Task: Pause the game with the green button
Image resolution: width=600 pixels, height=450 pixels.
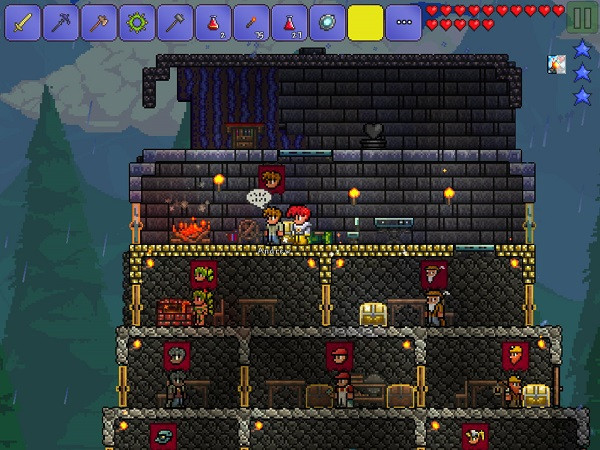Action: pyautogui.click(x=581, y=19)
